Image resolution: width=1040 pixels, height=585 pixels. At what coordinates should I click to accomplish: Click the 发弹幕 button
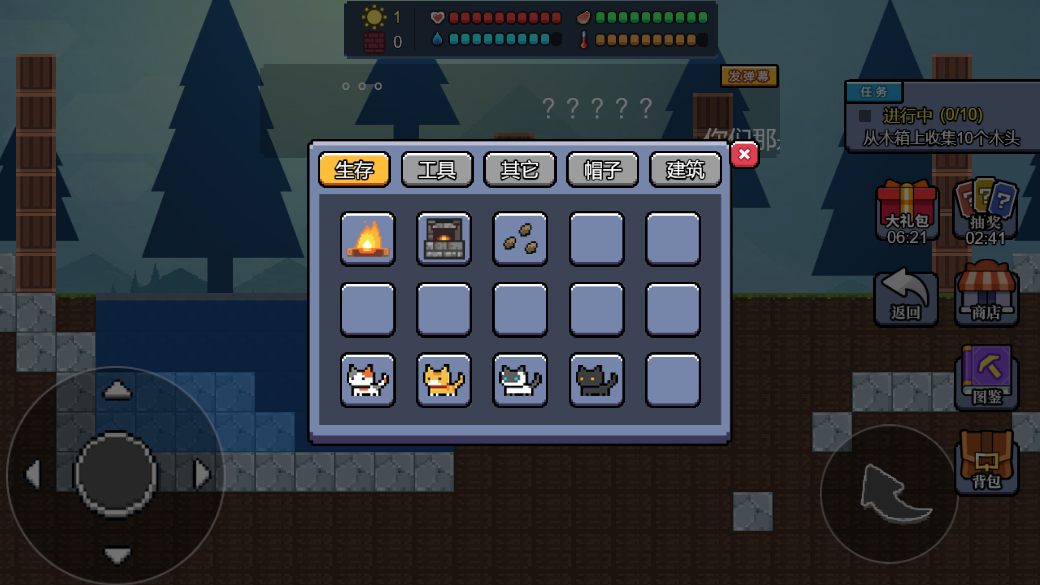pos(749,76)
